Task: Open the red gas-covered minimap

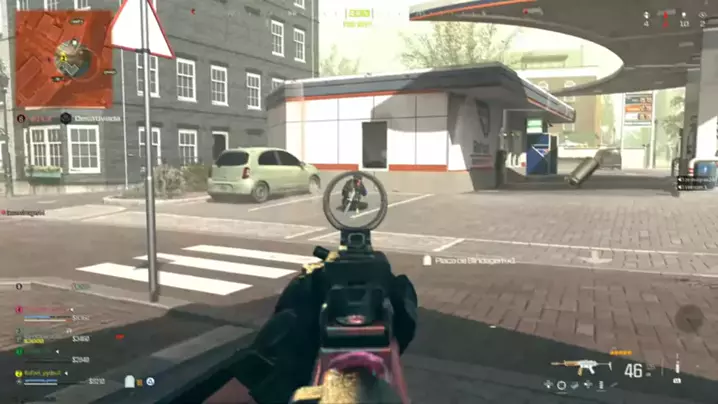Action: coord(64,59)
